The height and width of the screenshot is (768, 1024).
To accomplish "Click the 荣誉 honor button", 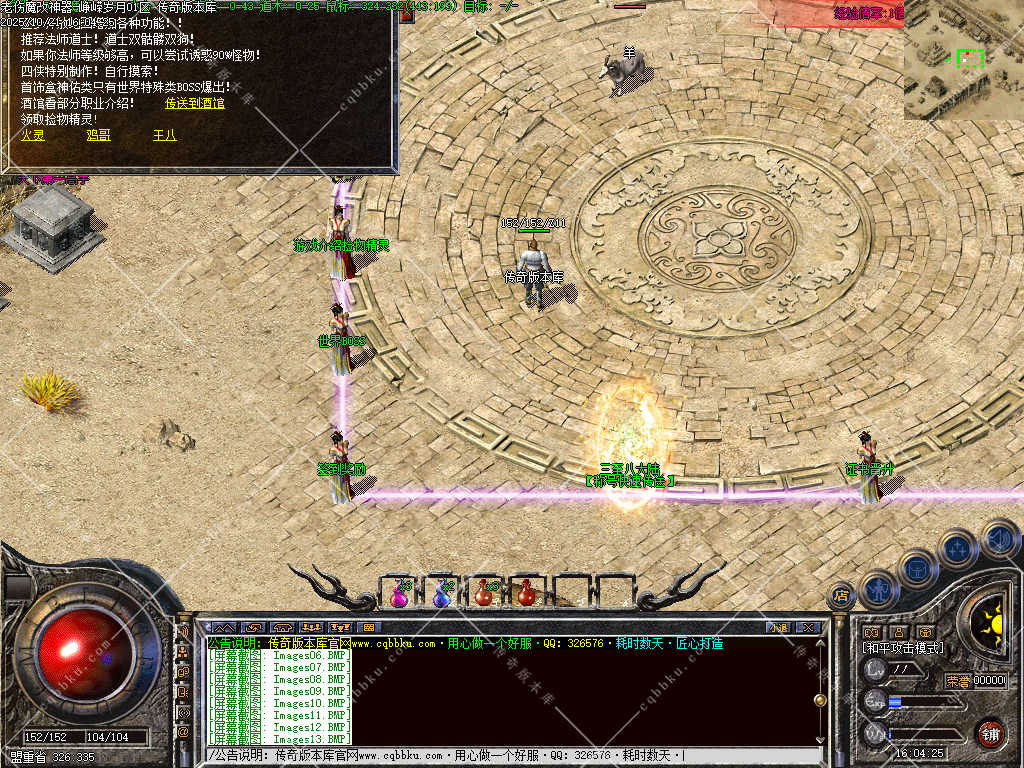I will 957,681.
